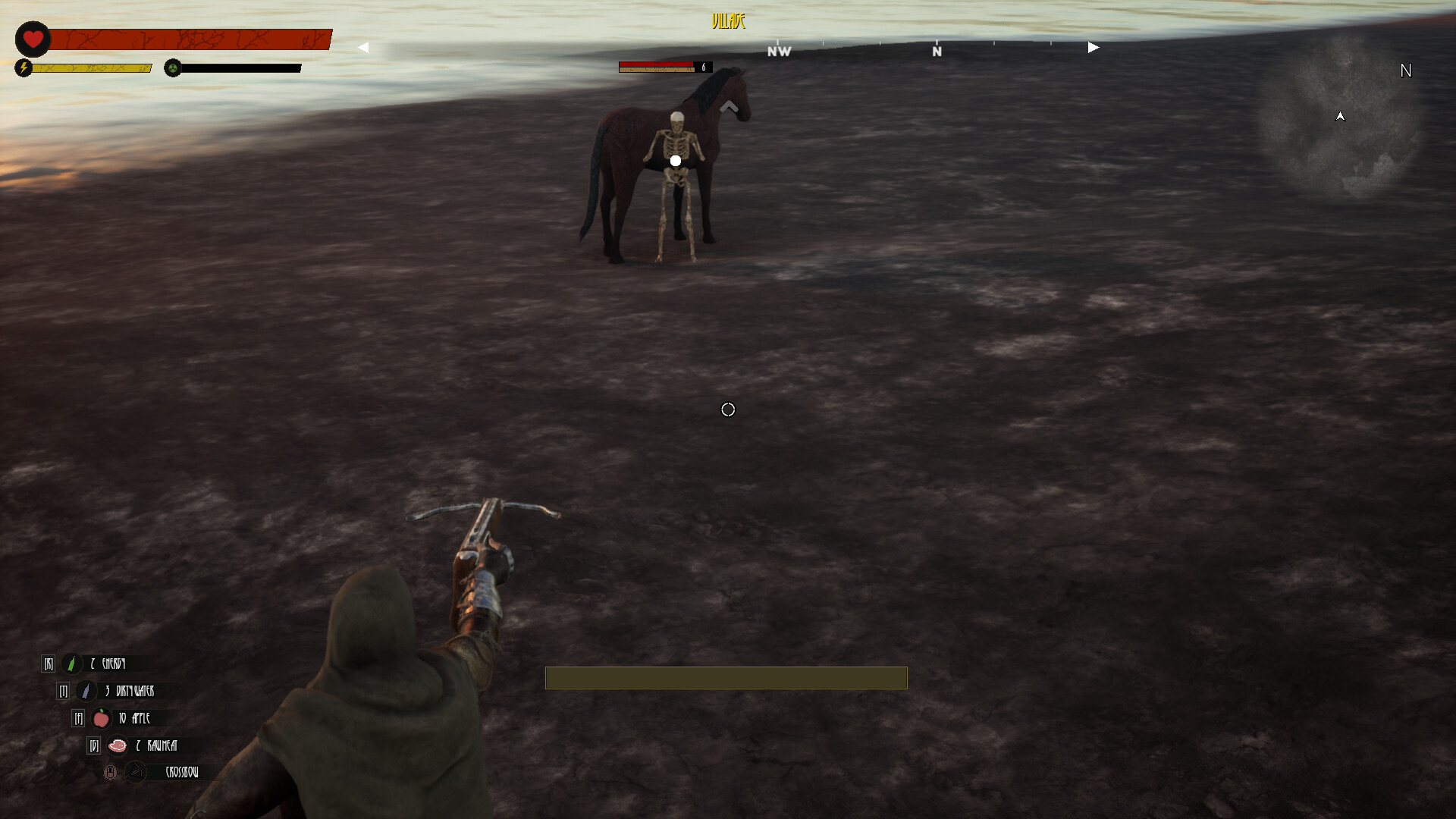1456x819 pixels.
Task: Click the player arrow on the minimap
Action: [1340, 117]
